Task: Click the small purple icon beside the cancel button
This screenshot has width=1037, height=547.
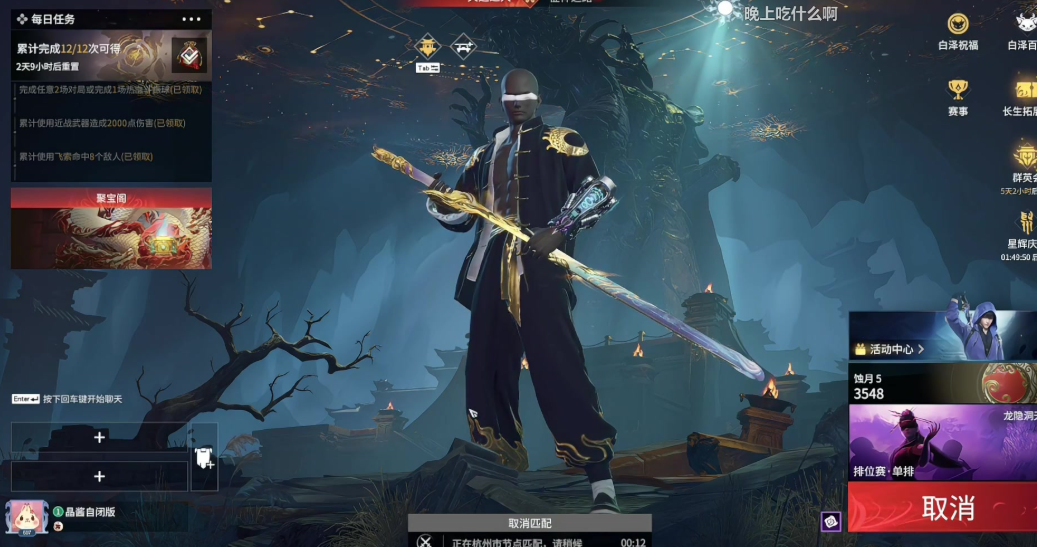Action: pyautogui.click(x=831, y=521)
